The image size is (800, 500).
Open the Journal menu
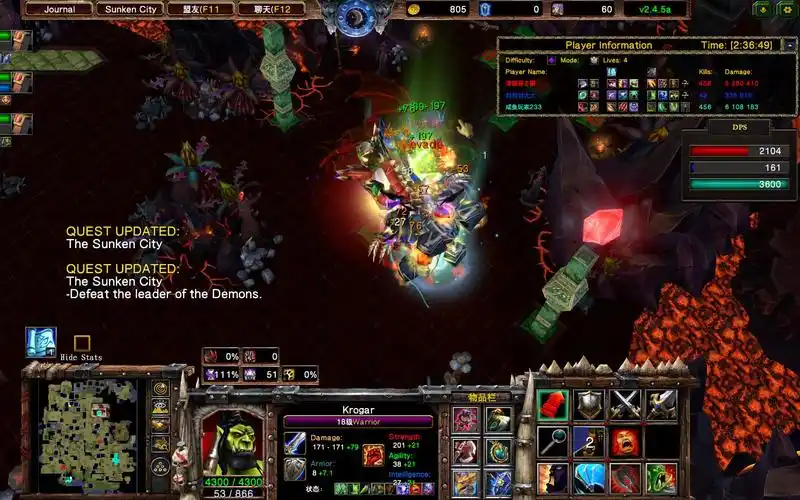[x=60, y=9]
